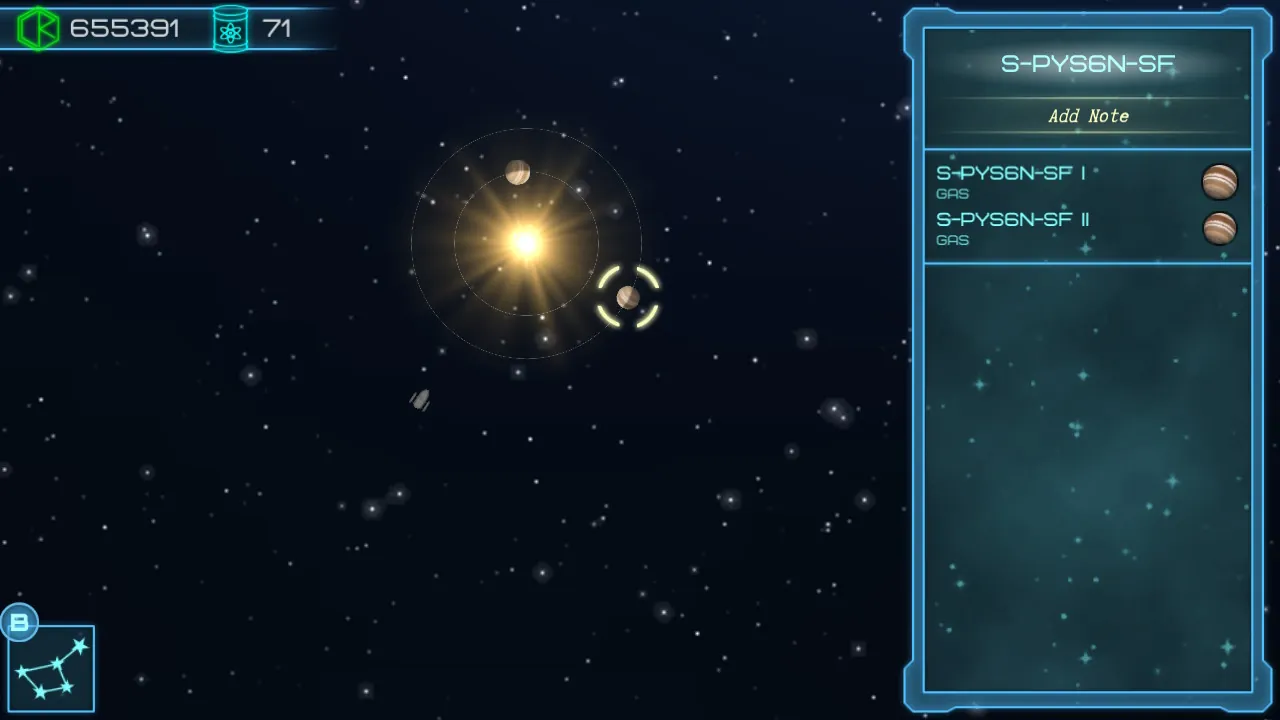This screenshot has height=720, width=1280.
Task: Click the fuel count reading 71
Action: pos(278,28)
